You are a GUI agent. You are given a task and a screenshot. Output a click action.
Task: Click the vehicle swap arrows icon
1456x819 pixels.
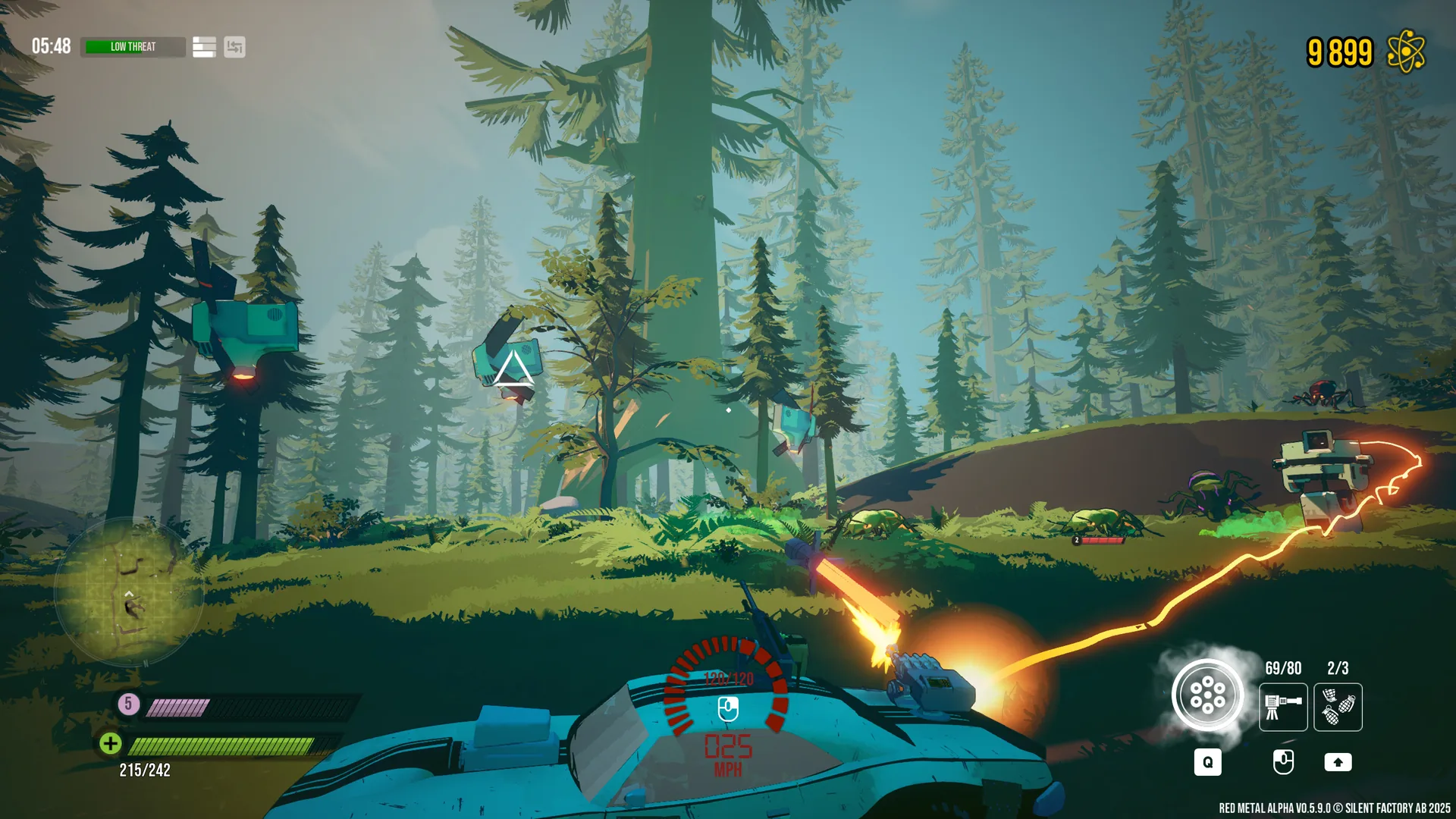234,47
